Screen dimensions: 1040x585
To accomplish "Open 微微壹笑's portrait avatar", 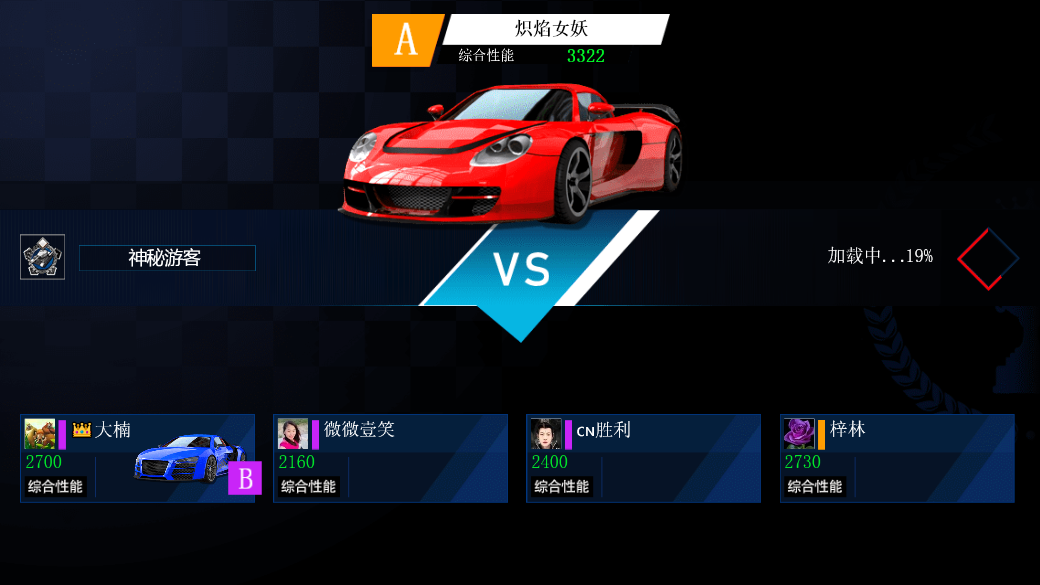I will pyautogui.click(x=293, y=434).
